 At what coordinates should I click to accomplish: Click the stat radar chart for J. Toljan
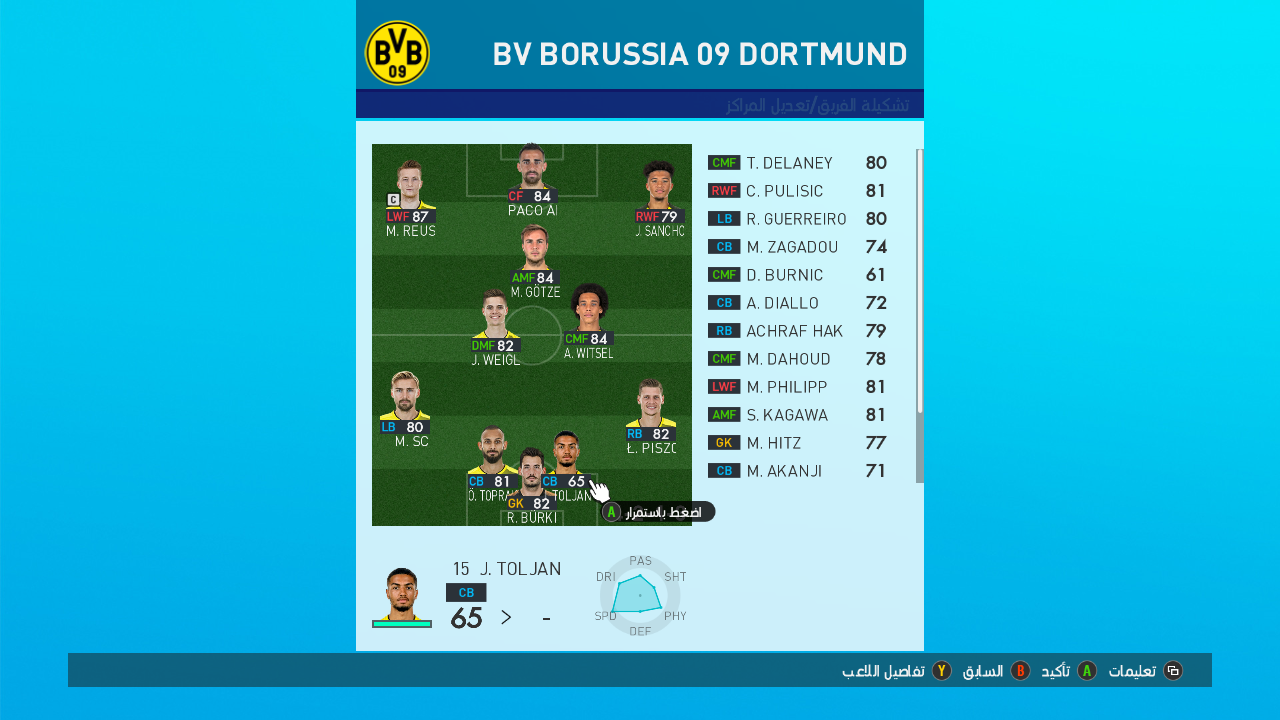(x=641, y=597)
